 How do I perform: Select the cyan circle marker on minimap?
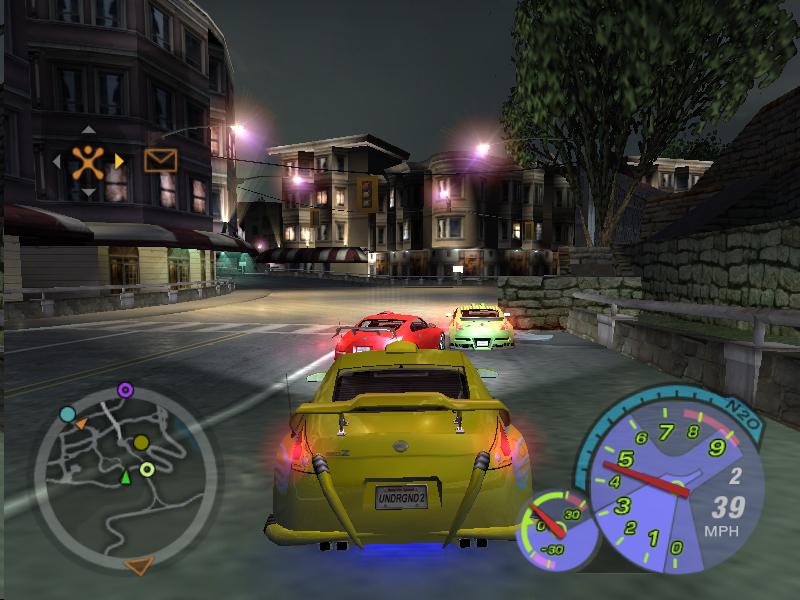(67, 414)
